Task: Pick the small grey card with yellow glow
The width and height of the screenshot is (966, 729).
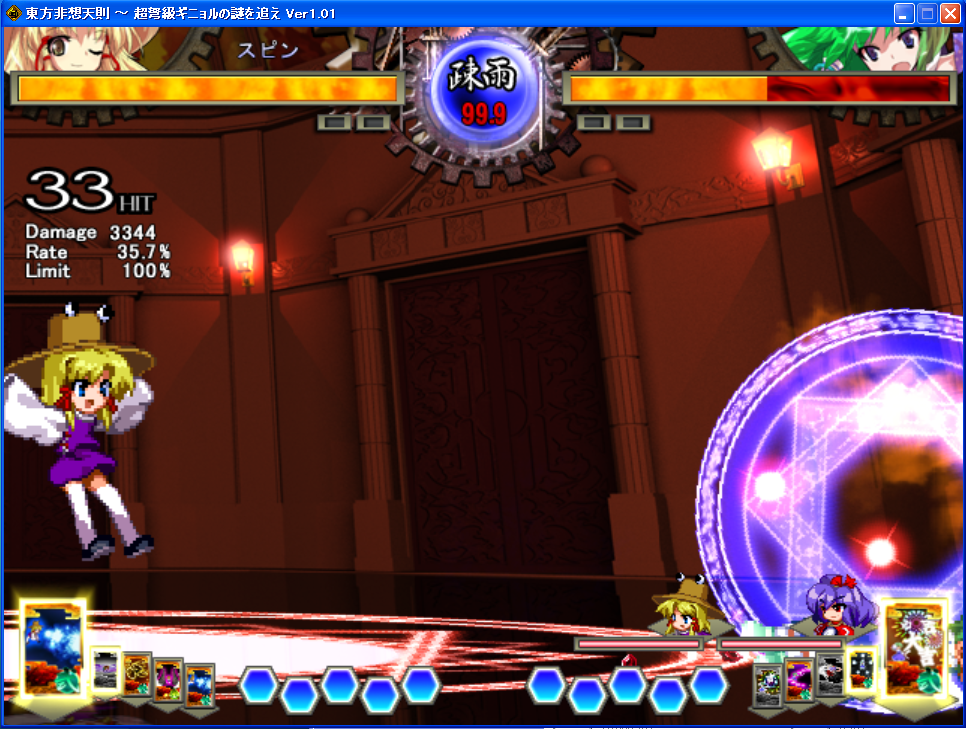Action: [106, 669]
